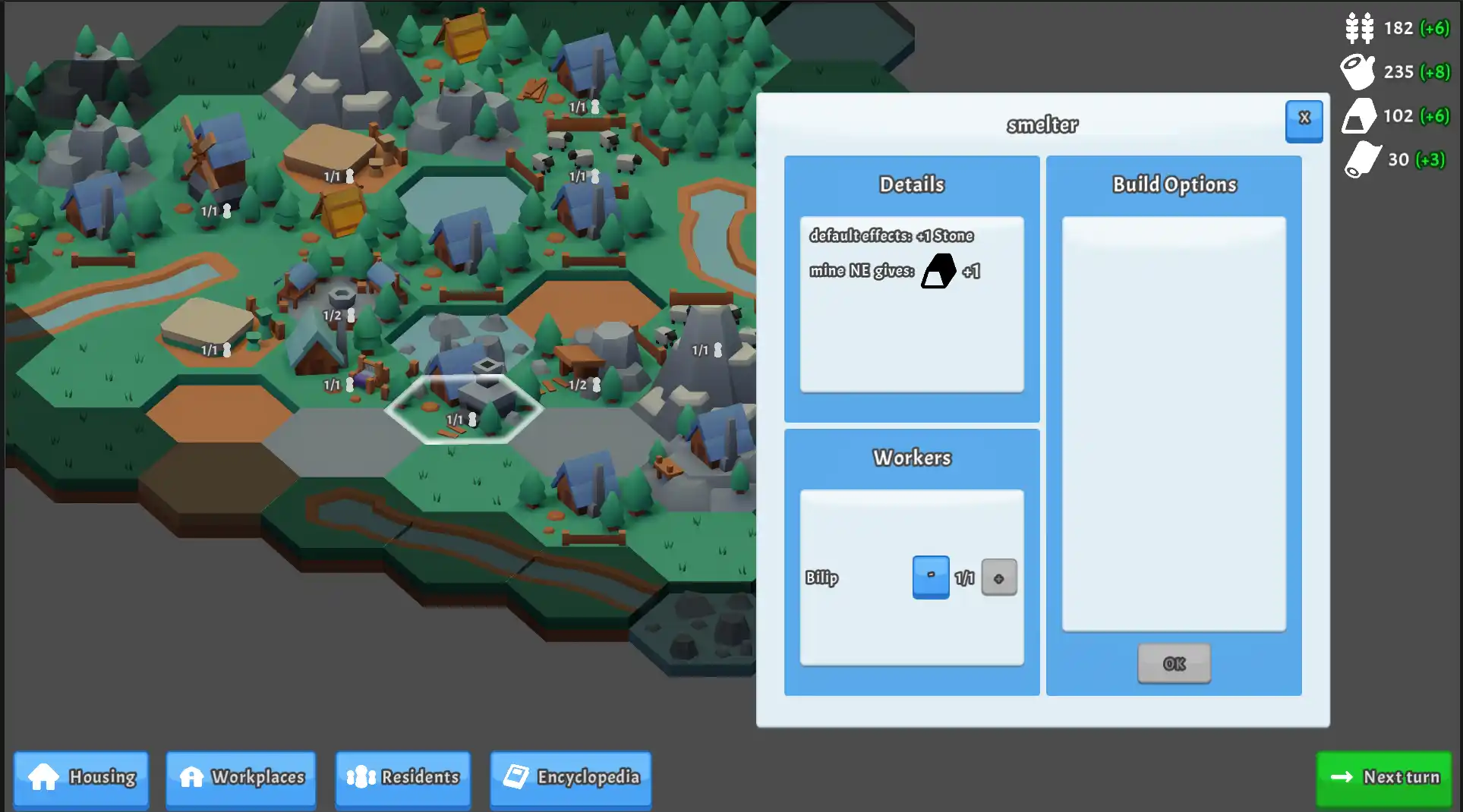Viewport: 1463px width, 812px height.
Task: Click the stone resource icon showing 102
Action: click(x=1359, y=115)
